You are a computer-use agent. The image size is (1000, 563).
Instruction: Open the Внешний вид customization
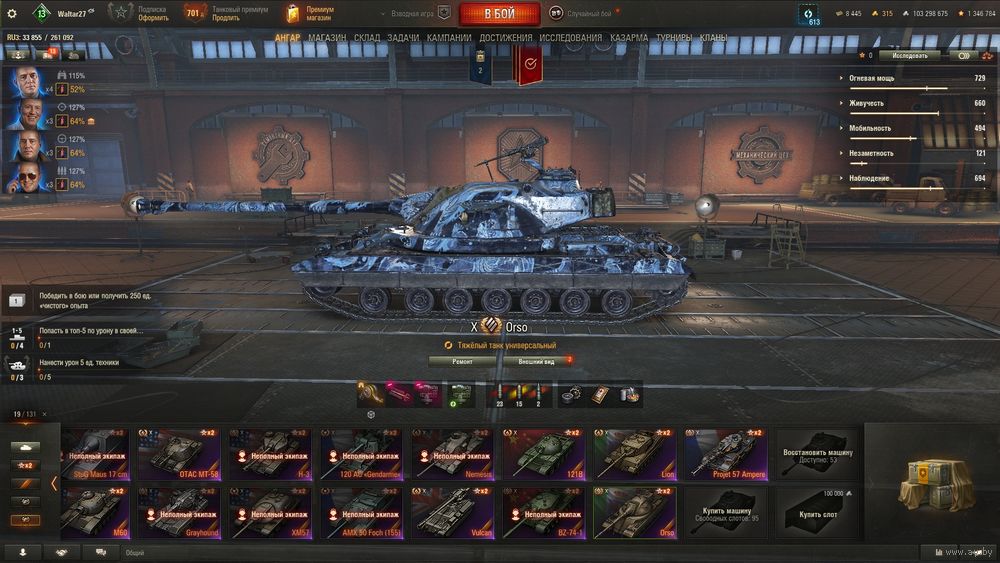(x=537, y=361)
